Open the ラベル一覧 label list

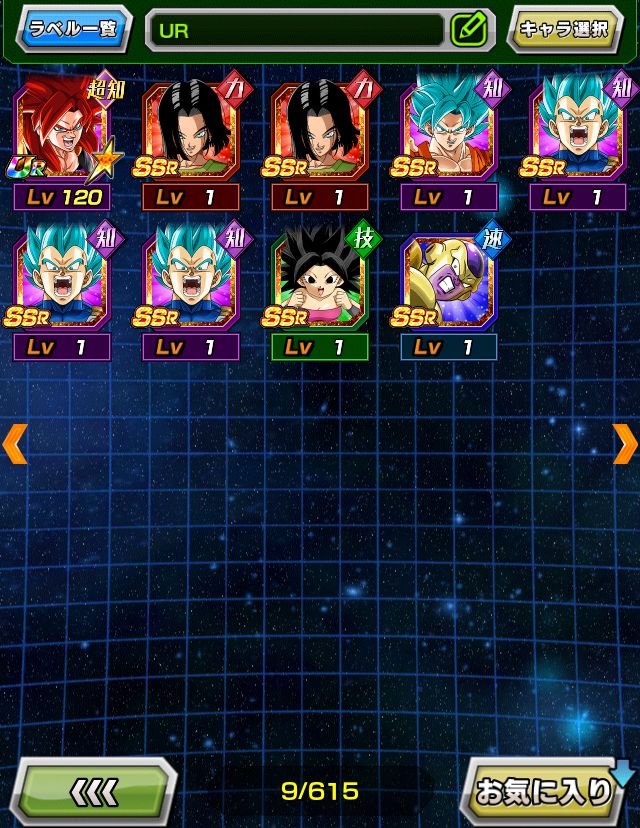(74, 28)
